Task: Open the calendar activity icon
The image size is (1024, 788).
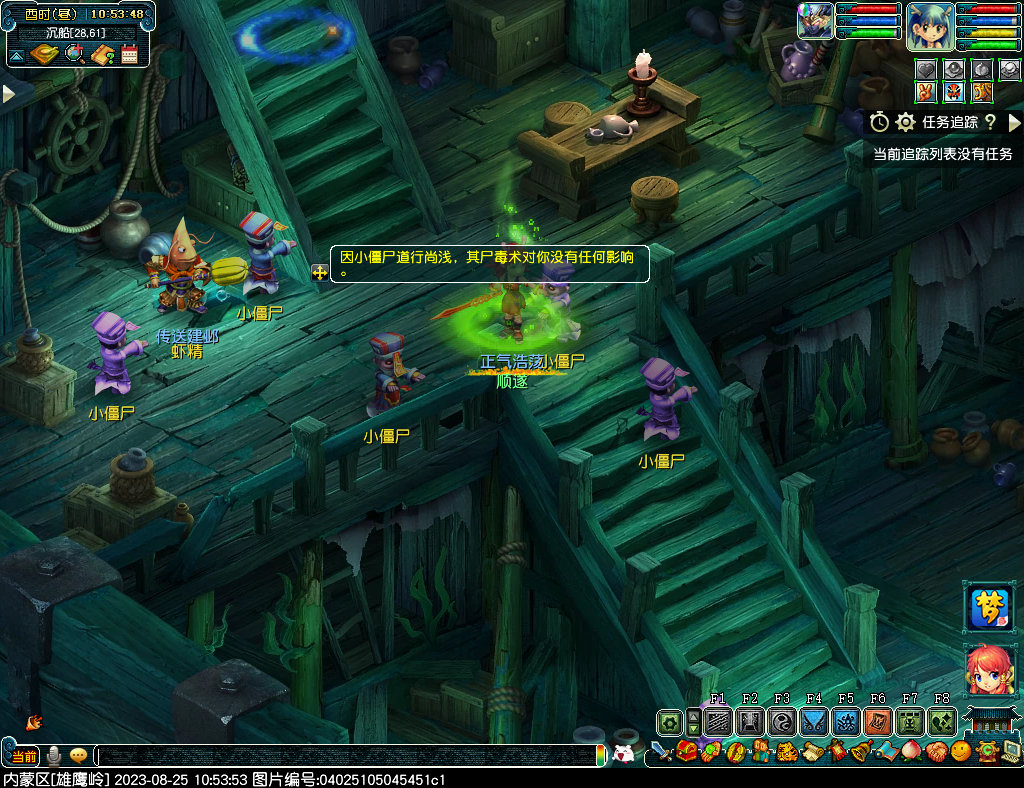Action: pos(129,54)
